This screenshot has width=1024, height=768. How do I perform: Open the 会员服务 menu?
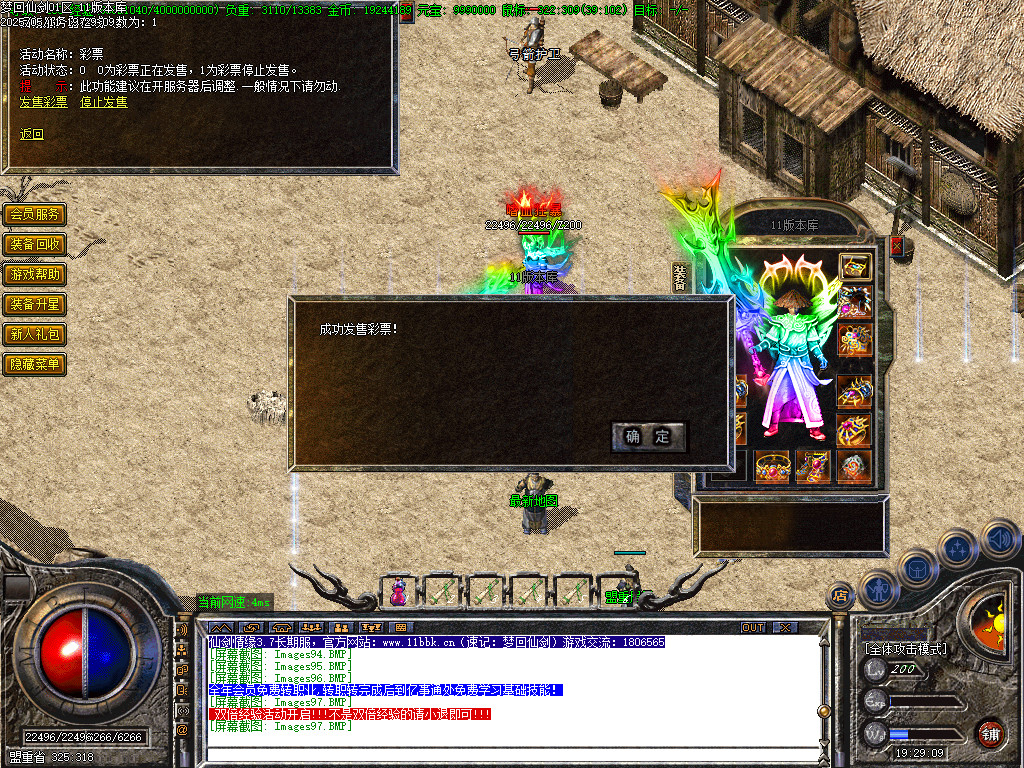35,214
